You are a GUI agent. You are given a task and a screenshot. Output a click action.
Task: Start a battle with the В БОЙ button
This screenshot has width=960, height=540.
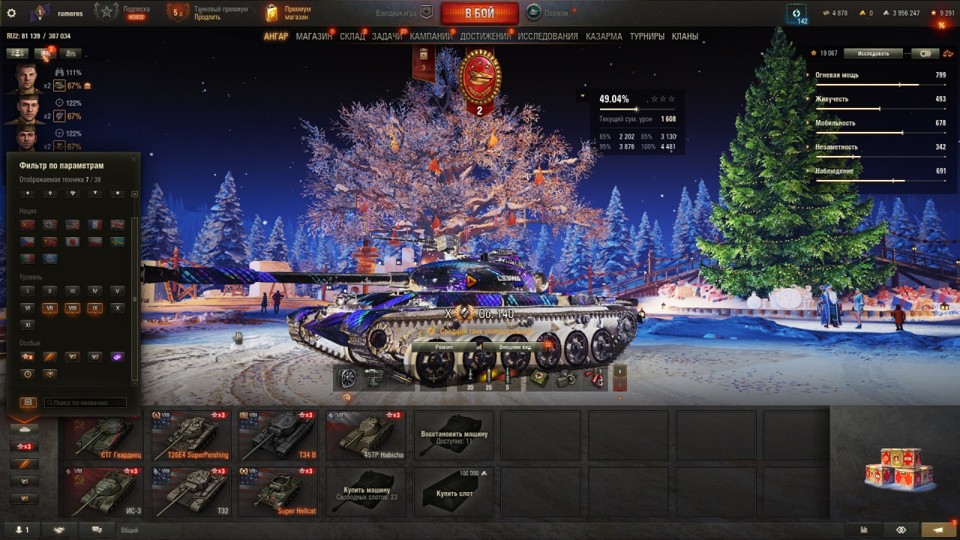(479, 13)
